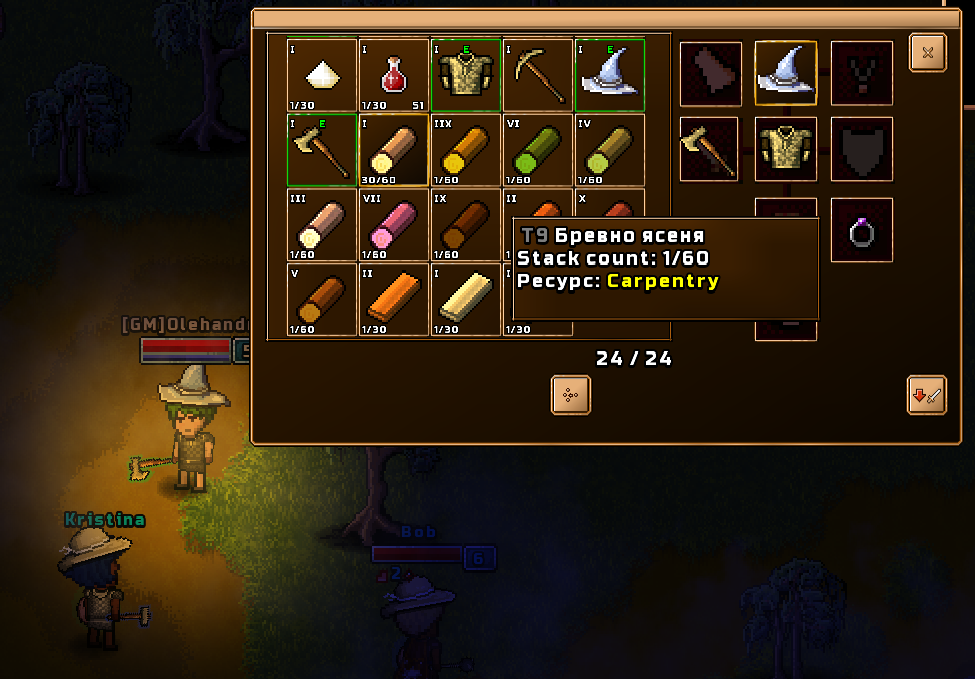Choose the brown tier V log

322,299
